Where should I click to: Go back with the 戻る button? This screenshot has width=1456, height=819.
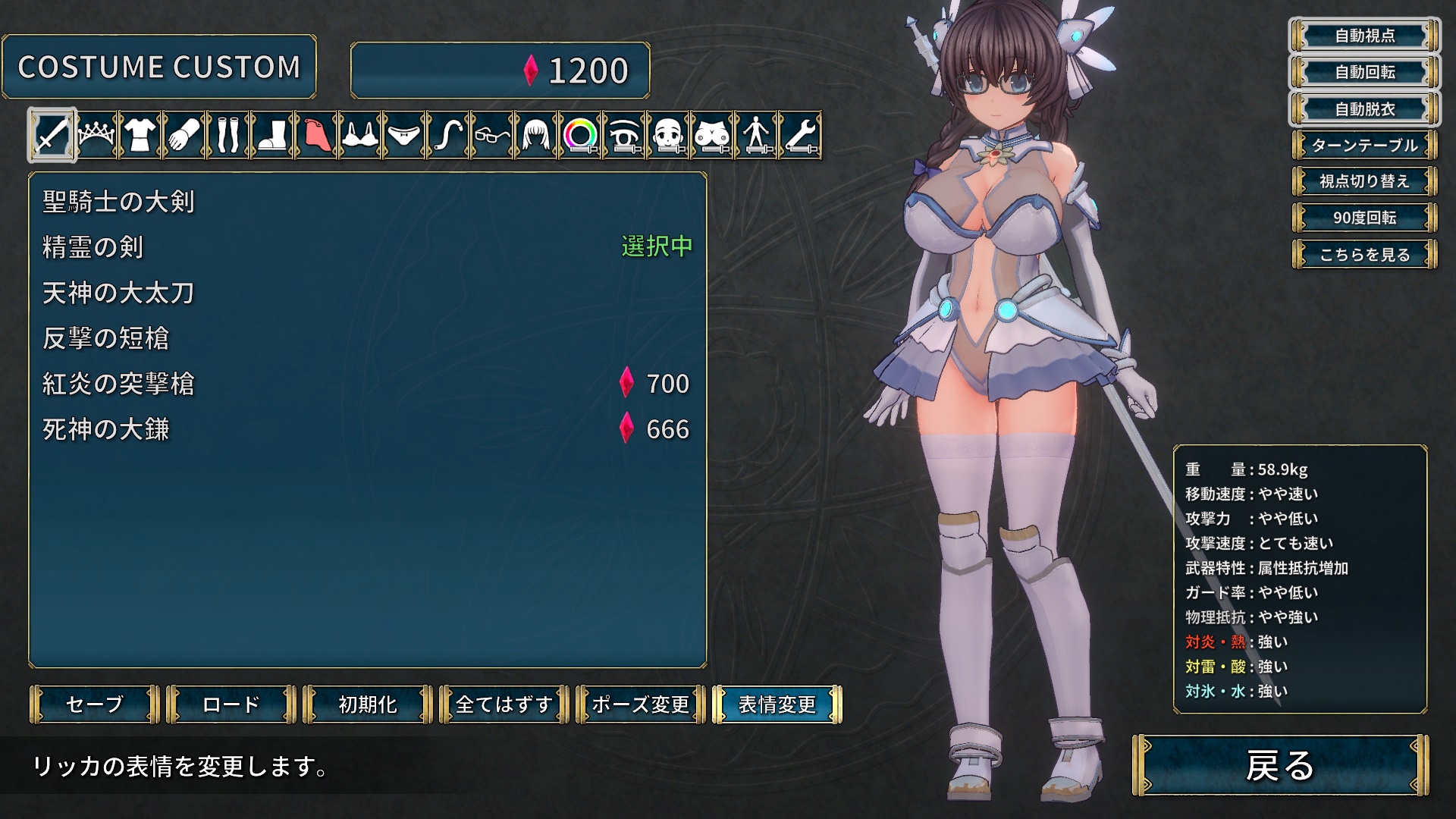point(1280,765)
